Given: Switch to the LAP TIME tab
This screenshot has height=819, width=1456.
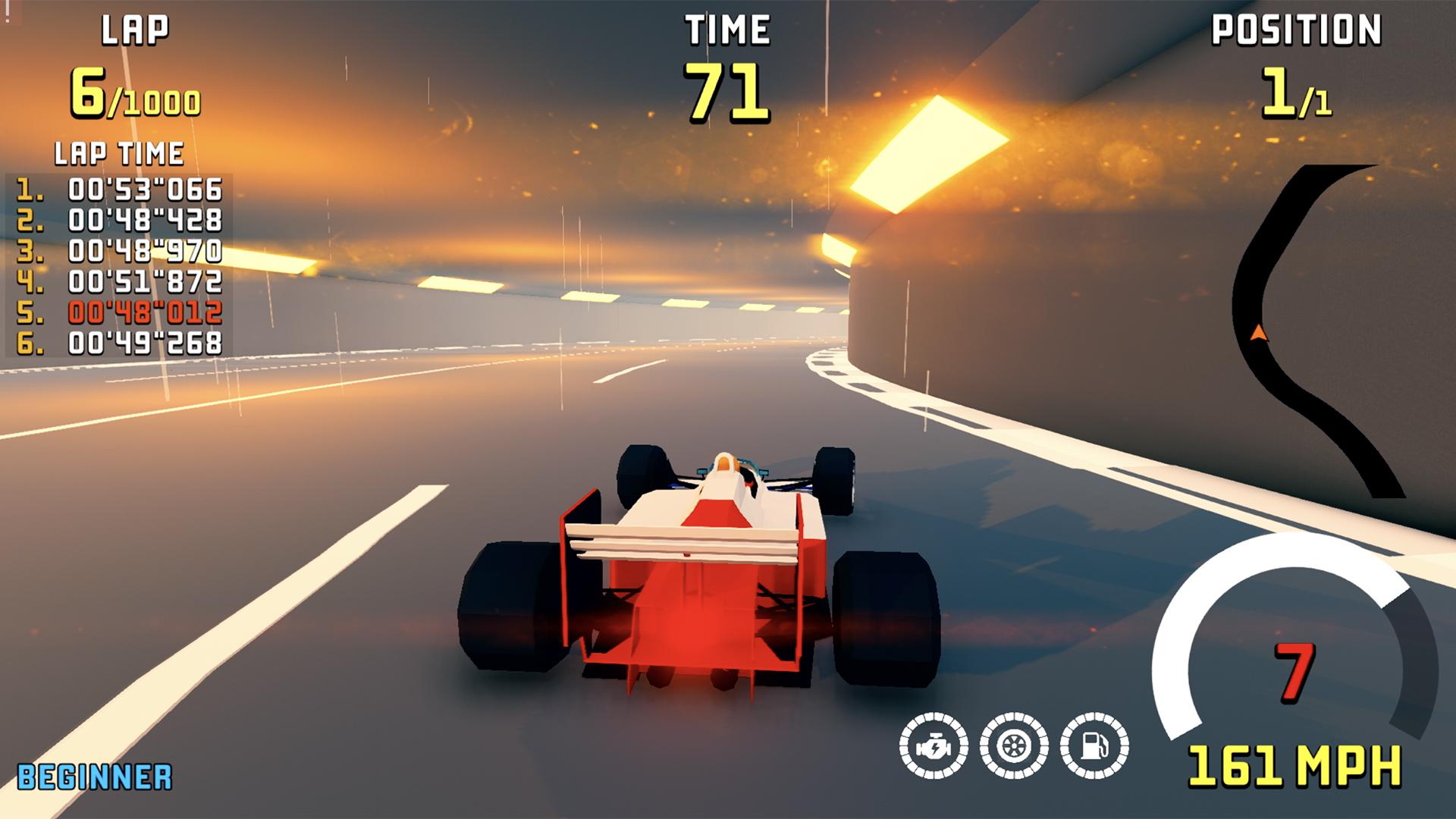Looking at the screenshot, I should 118,154.
